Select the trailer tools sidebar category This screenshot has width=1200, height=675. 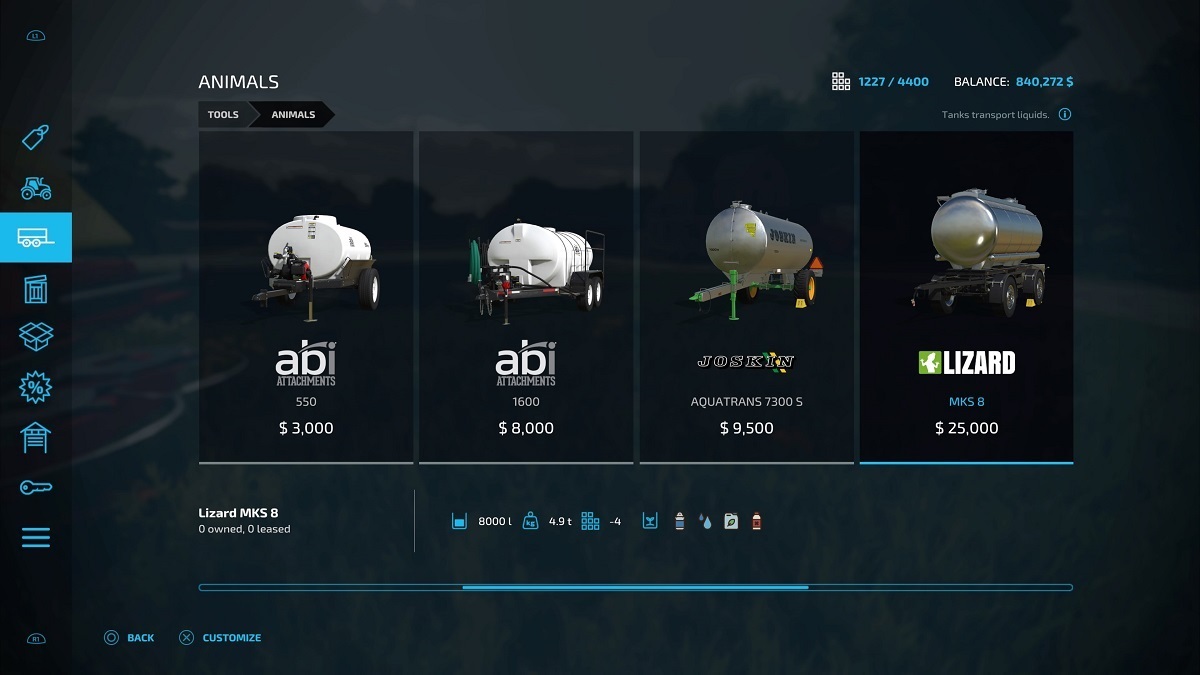pyautogui.click(x=36, y=238)
